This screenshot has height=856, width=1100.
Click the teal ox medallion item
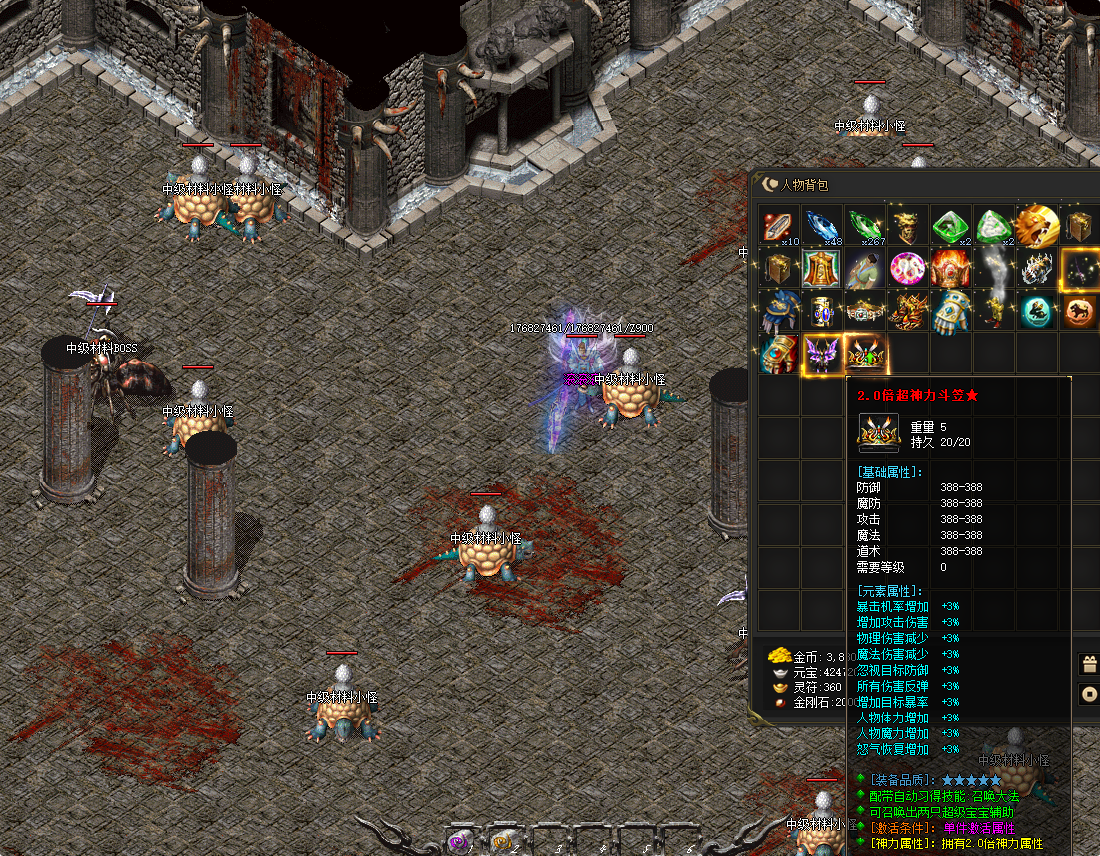tap(1036, 312)
